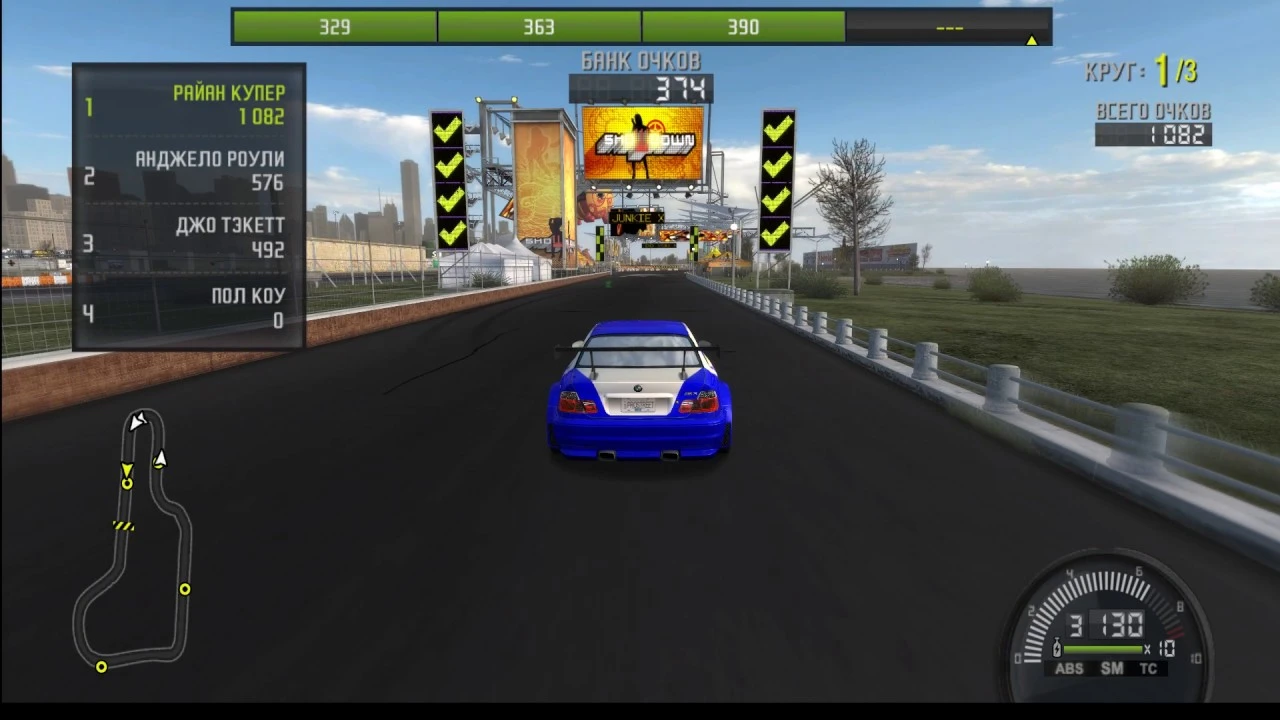Click the player arrow on the minimap
This screenshot has height=720, width=1280.
tap(128, 470)
